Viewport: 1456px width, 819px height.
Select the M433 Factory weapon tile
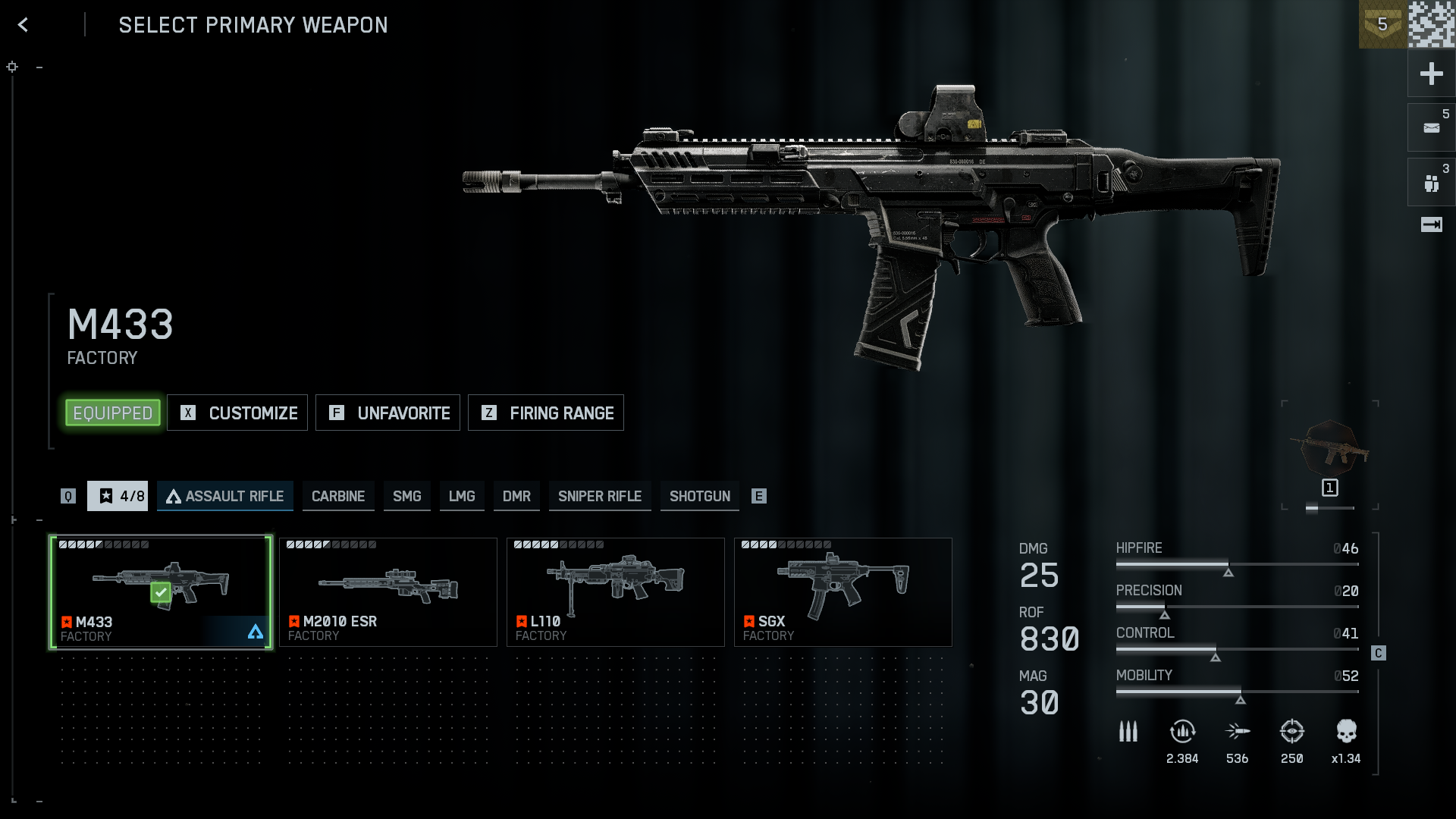pos(161,592)
